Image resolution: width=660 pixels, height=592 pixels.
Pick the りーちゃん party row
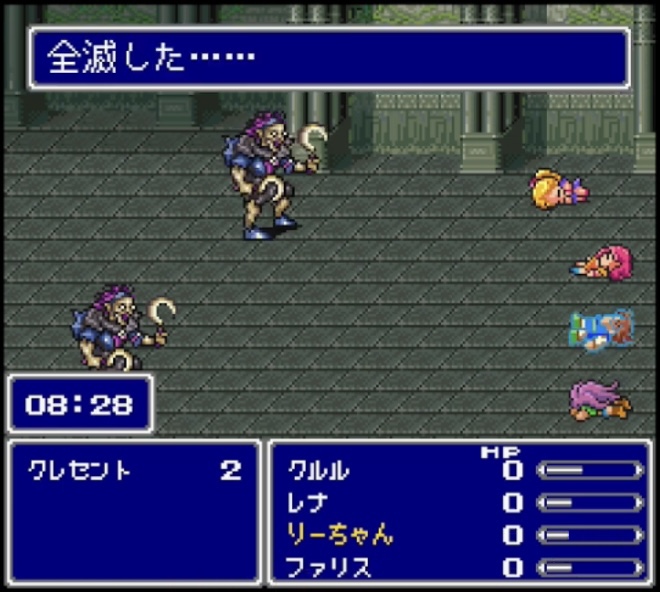(340, 535)
